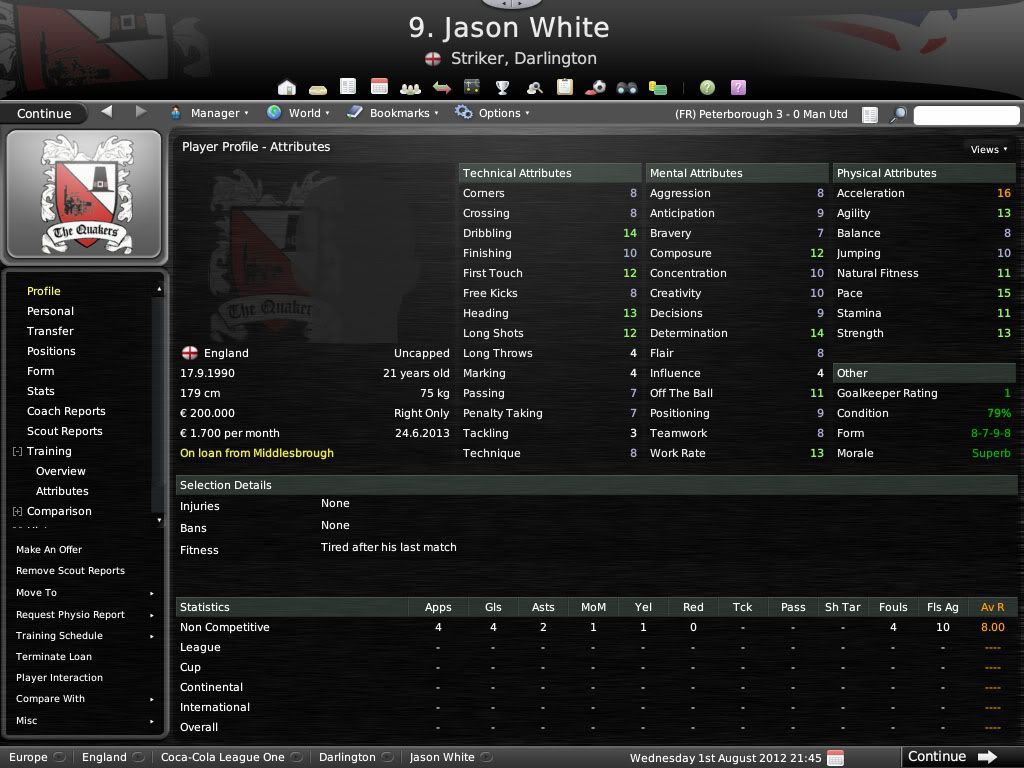Click the home icon in the toolbar
1024x768 pixels.
coord(287,87)
